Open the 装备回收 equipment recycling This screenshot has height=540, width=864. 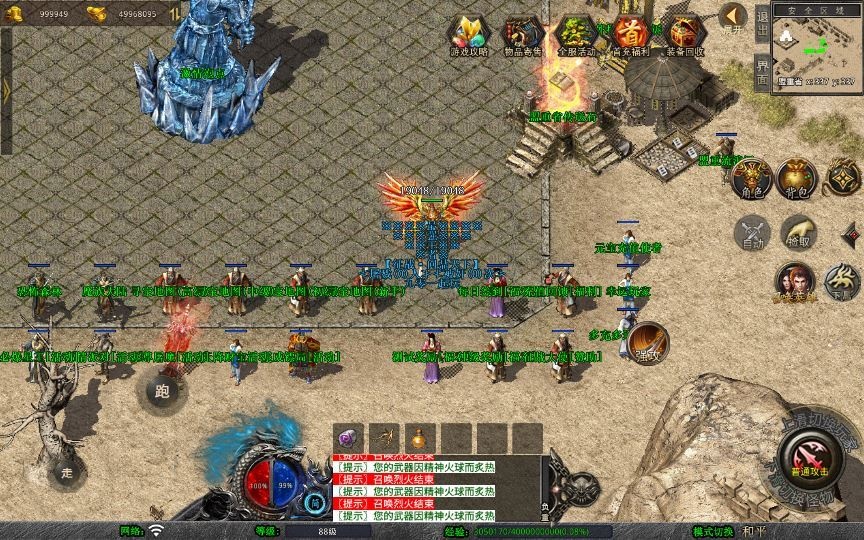tap(684, 36)
